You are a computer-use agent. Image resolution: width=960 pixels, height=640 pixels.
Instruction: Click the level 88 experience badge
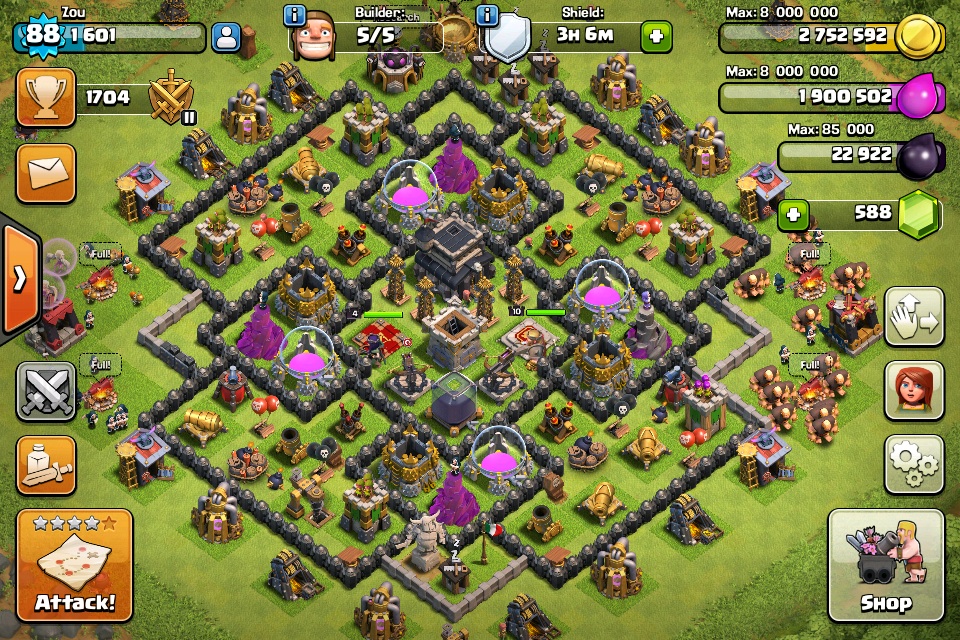point(42,34)
